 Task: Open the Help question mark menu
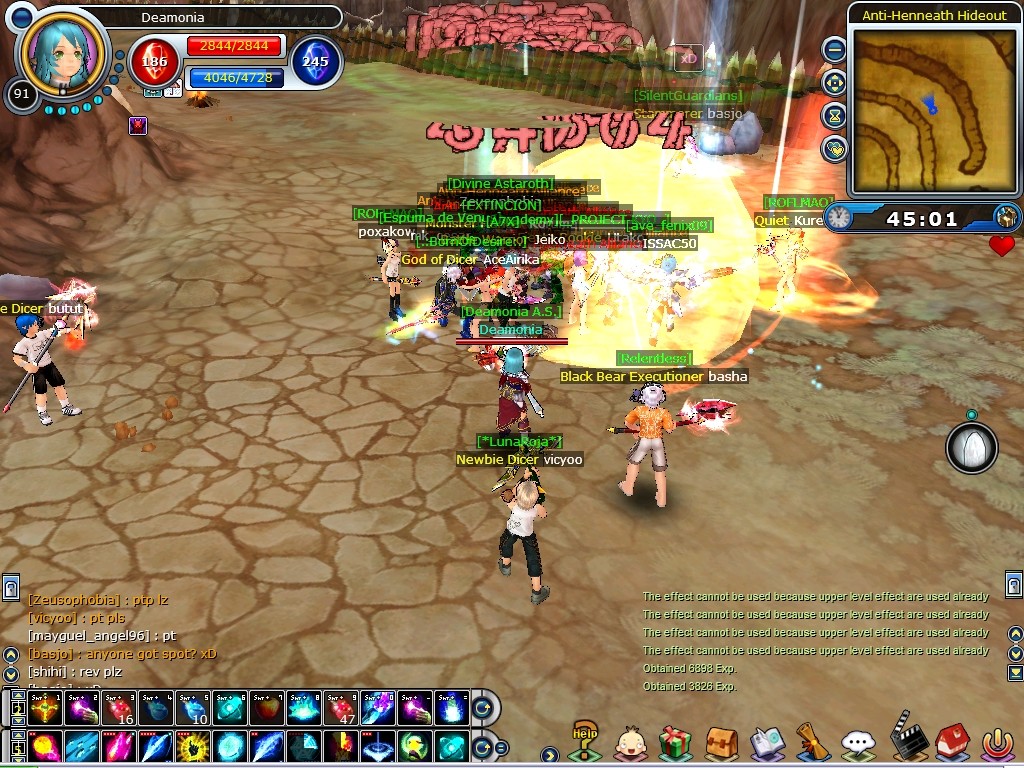click(584, 740)
